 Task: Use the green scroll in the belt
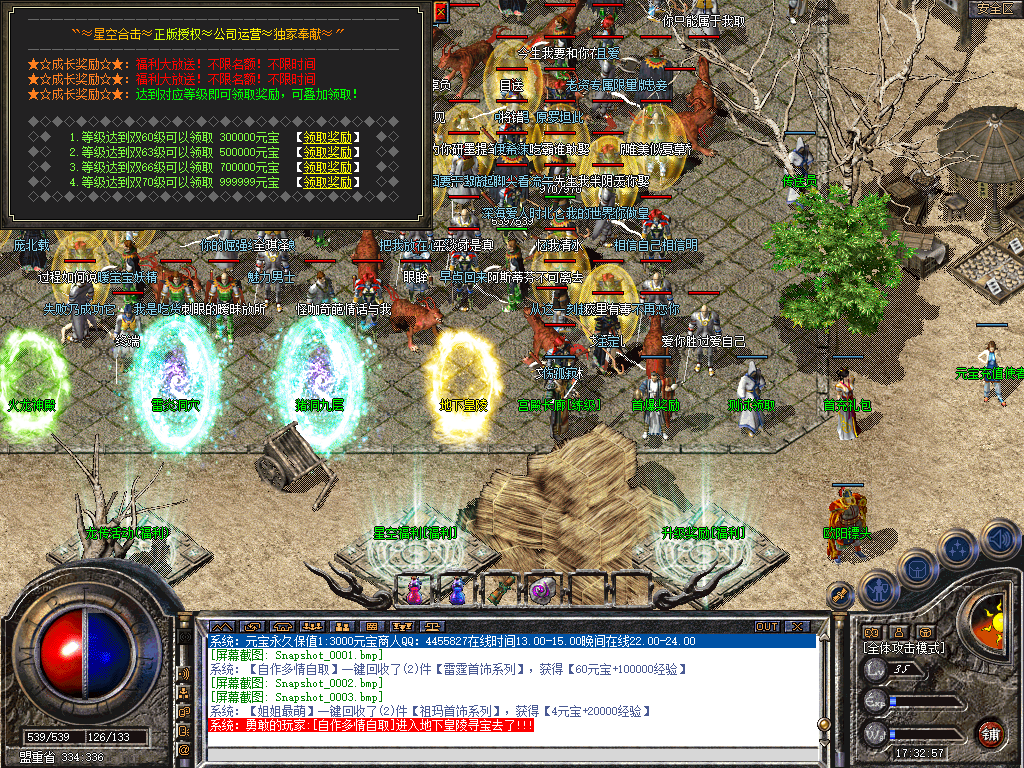[x=500, y=590]
